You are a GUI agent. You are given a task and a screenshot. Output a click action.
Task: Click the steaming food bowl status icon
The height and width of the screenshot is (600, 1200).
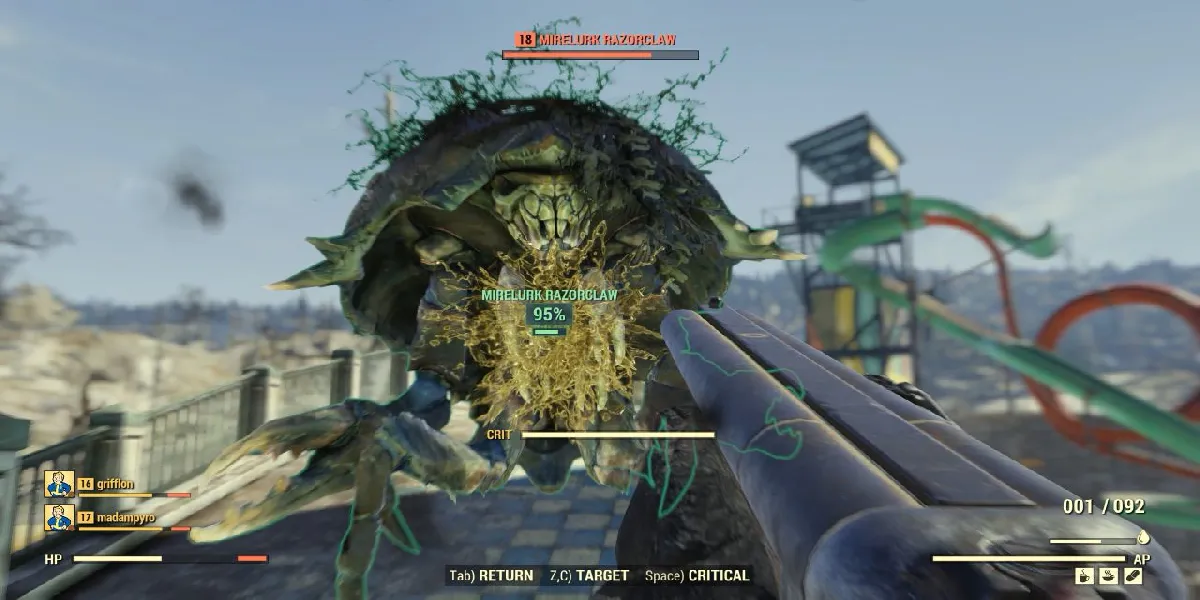click(x=1108, y=576)
